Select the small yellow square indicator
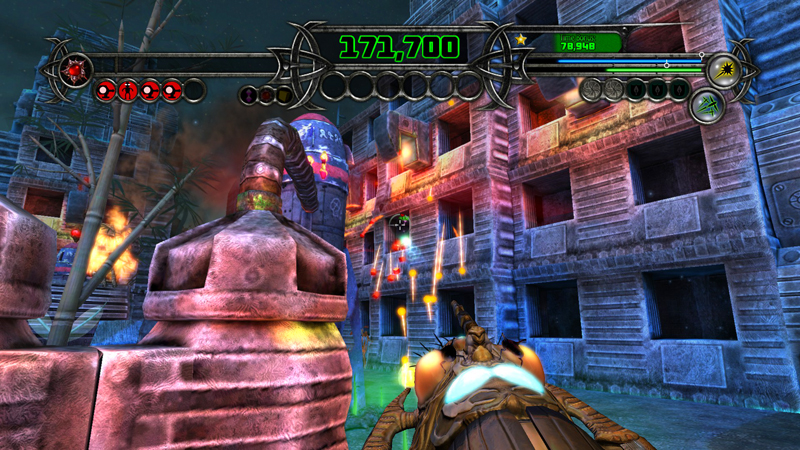The height and width of the screenshot is (450, 800). (284, 94)
